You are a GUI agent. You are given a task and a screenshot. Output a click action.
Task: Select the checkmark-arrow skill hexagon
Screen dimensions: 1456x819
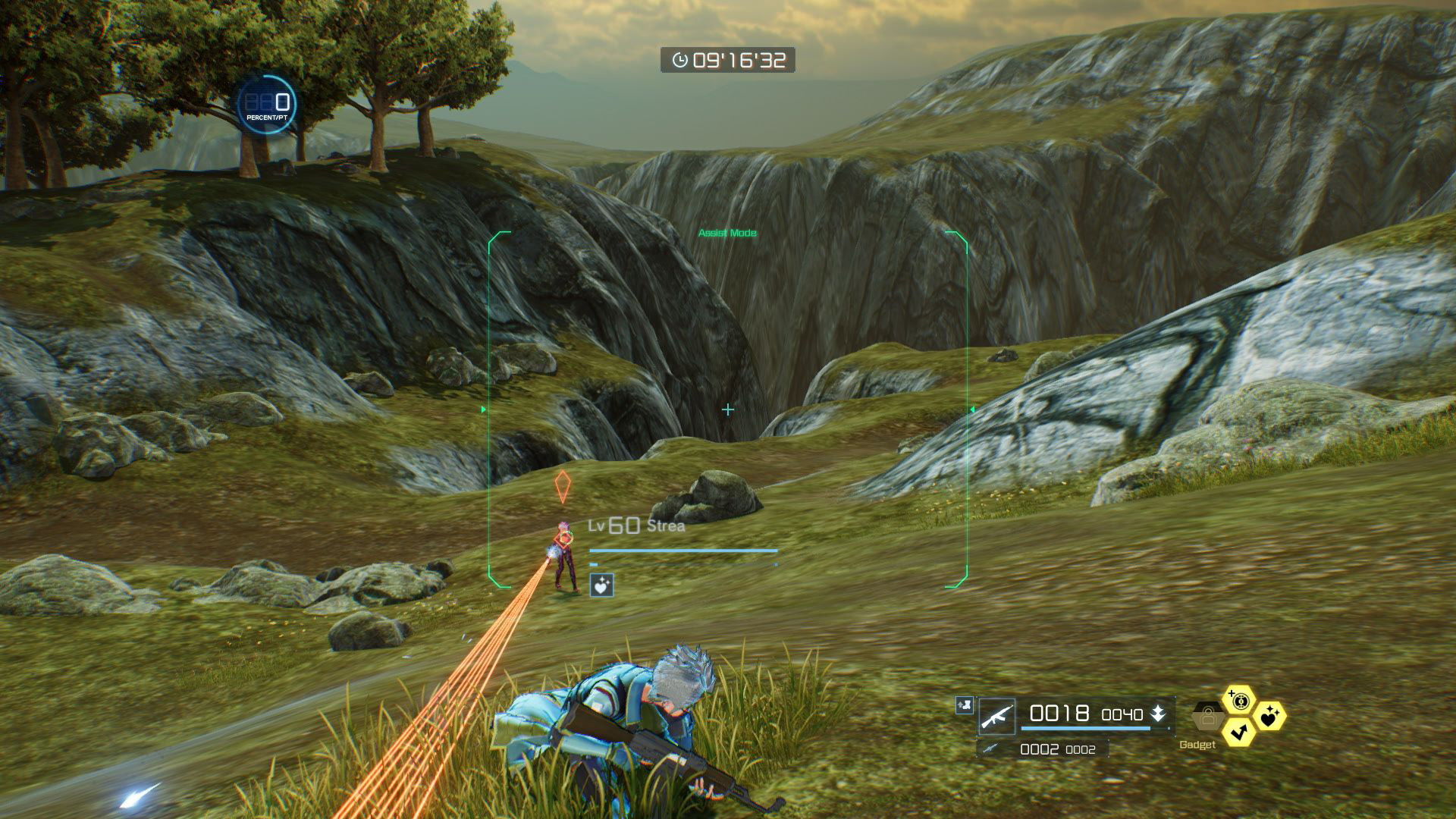(1239, 733)
